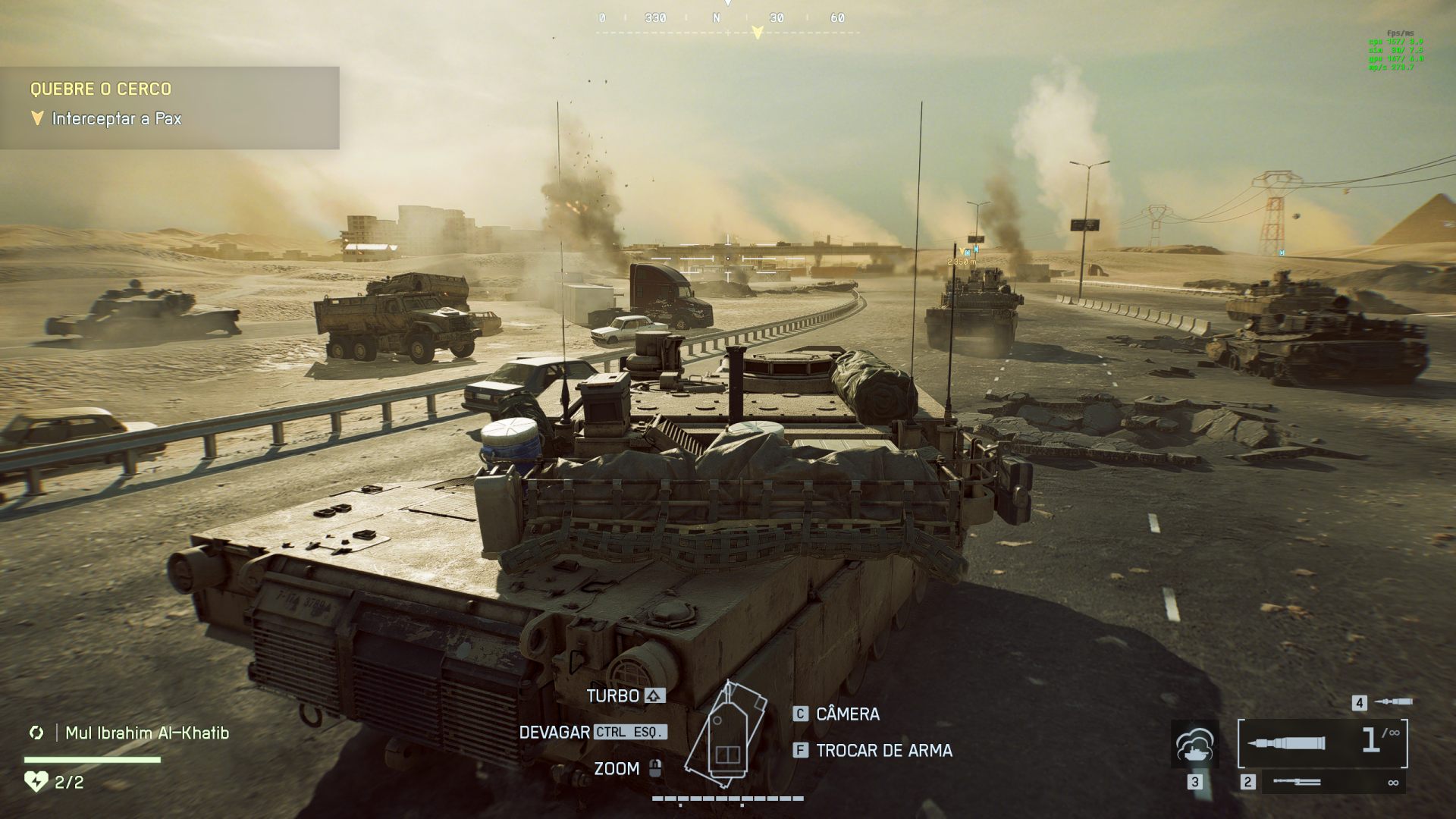This screenshot has height=819, width=1456.
Task: Expand the QUEBRE O CERCO objective panel
Action: (x=102, y=89)
